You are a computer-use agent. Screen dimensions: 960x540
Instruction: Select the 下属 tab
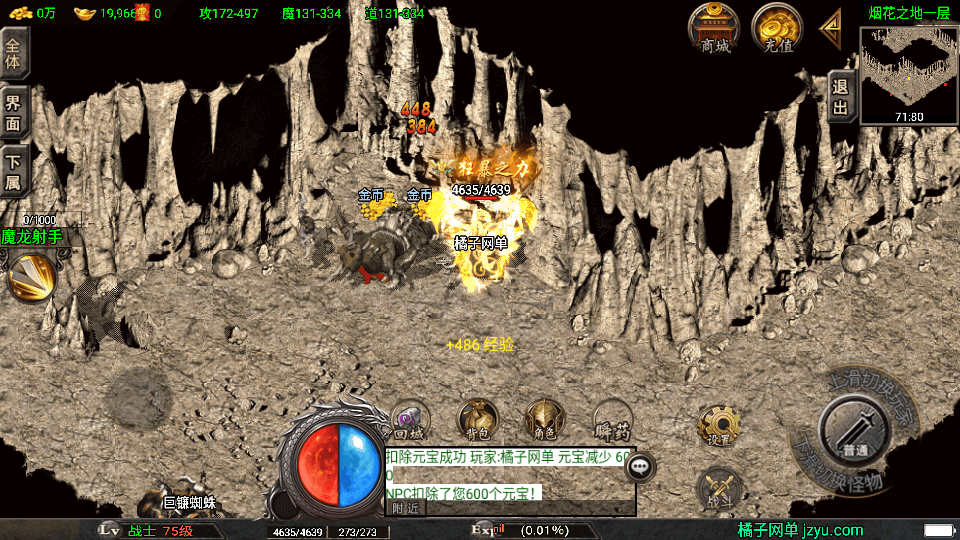pyautogui.click(x=14, y=170)
